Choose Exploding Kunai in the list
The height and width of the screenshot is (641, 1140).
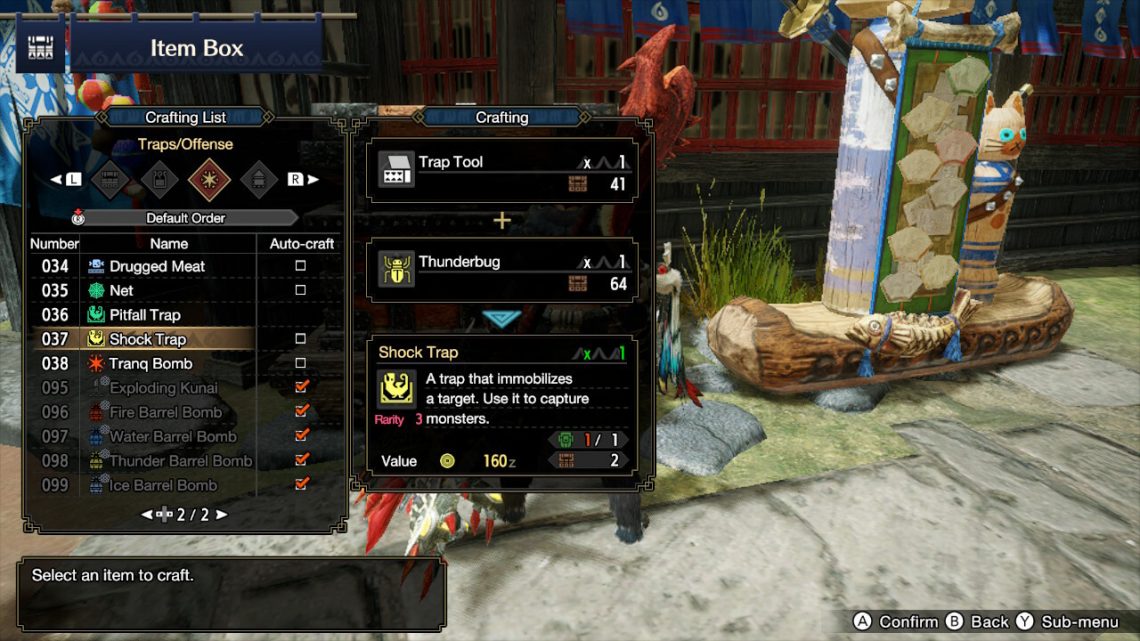(163, 388)
